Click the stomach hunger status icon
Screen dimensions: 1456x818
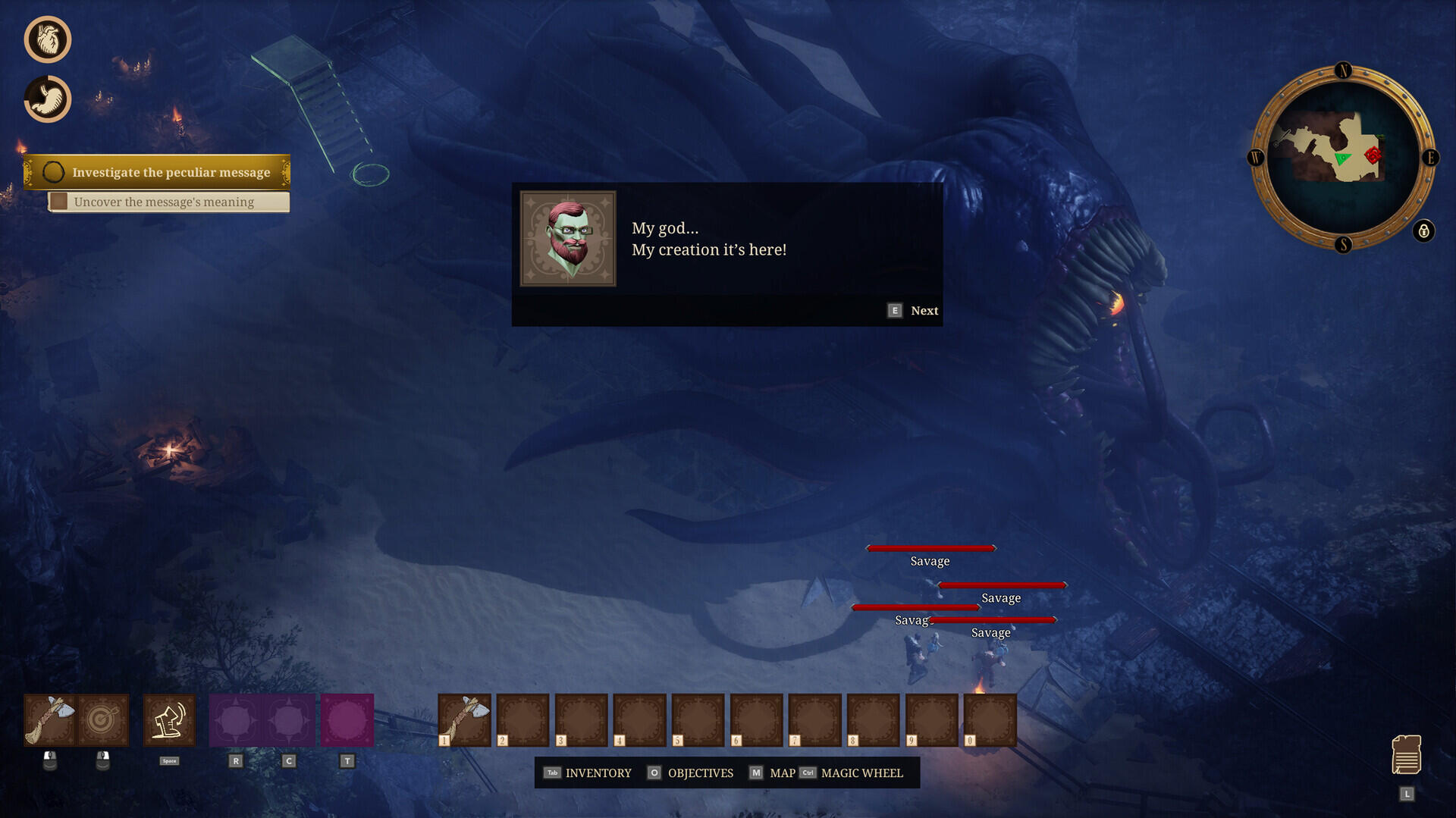pyautogui.click(x=48, y=99)
